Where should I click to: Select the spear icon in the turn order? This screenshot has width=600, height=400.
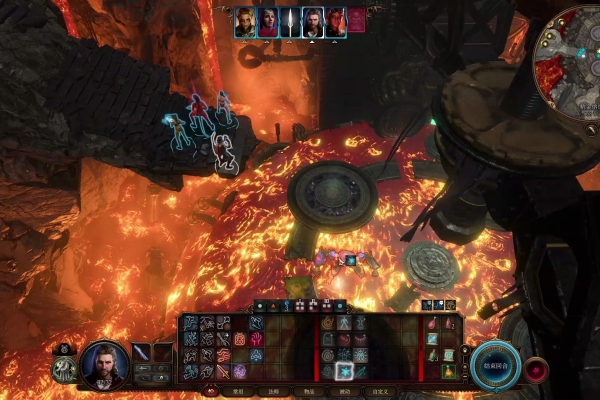290,22
